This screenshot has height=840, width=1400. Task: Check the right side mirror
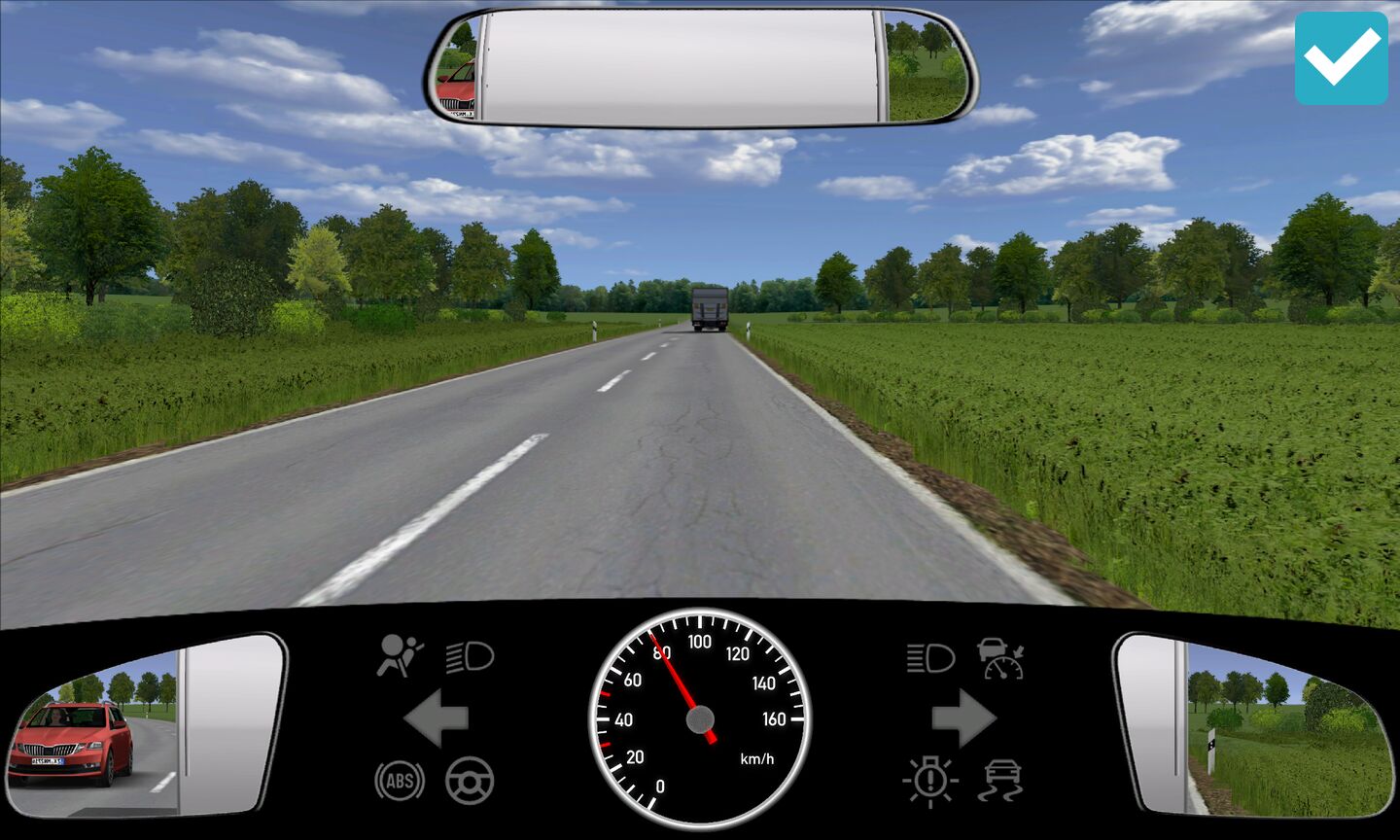pyautogui.click(x=1254, y=724)
